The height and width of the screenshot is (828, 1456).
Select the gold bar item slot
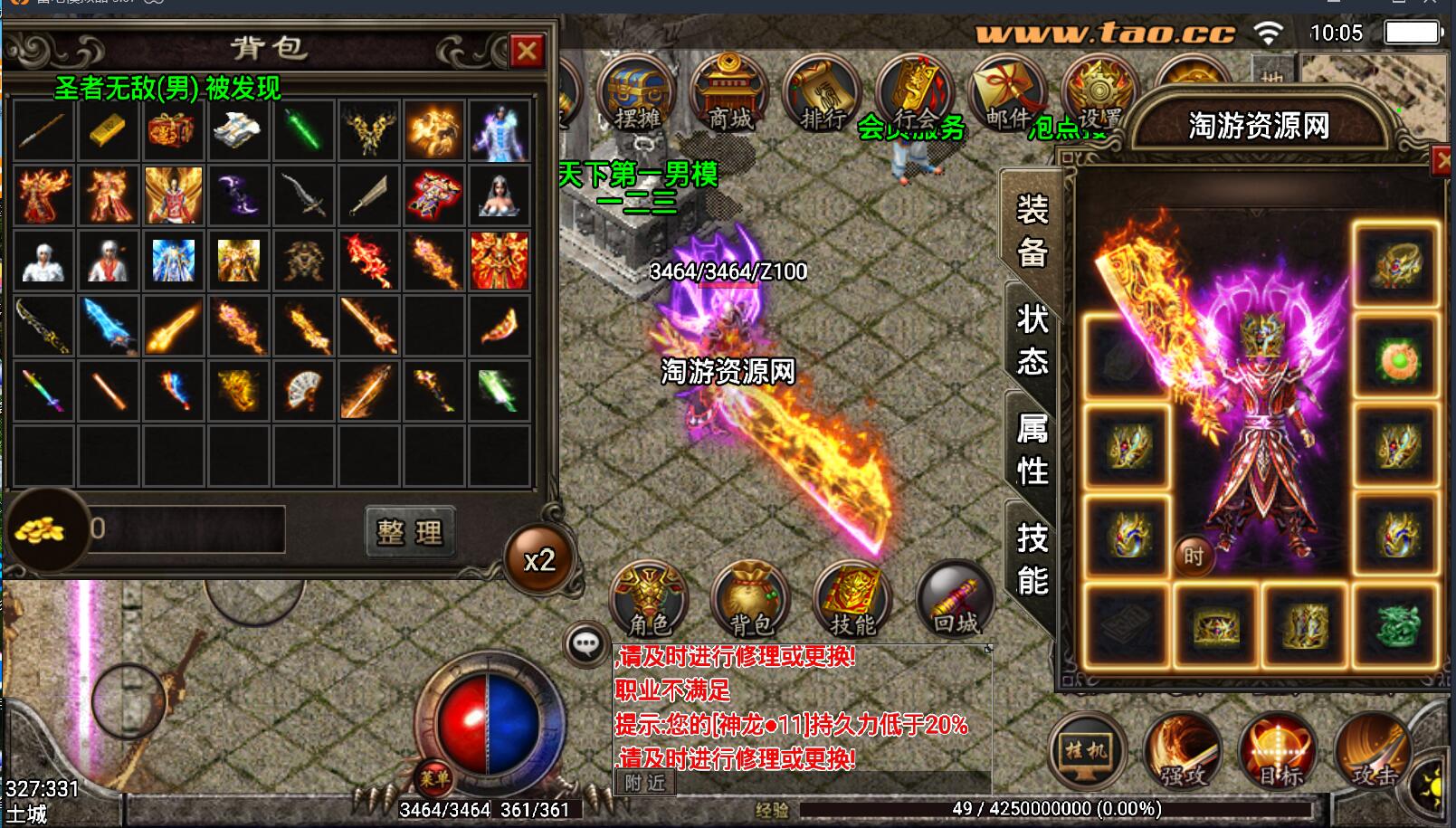[108, 131]
